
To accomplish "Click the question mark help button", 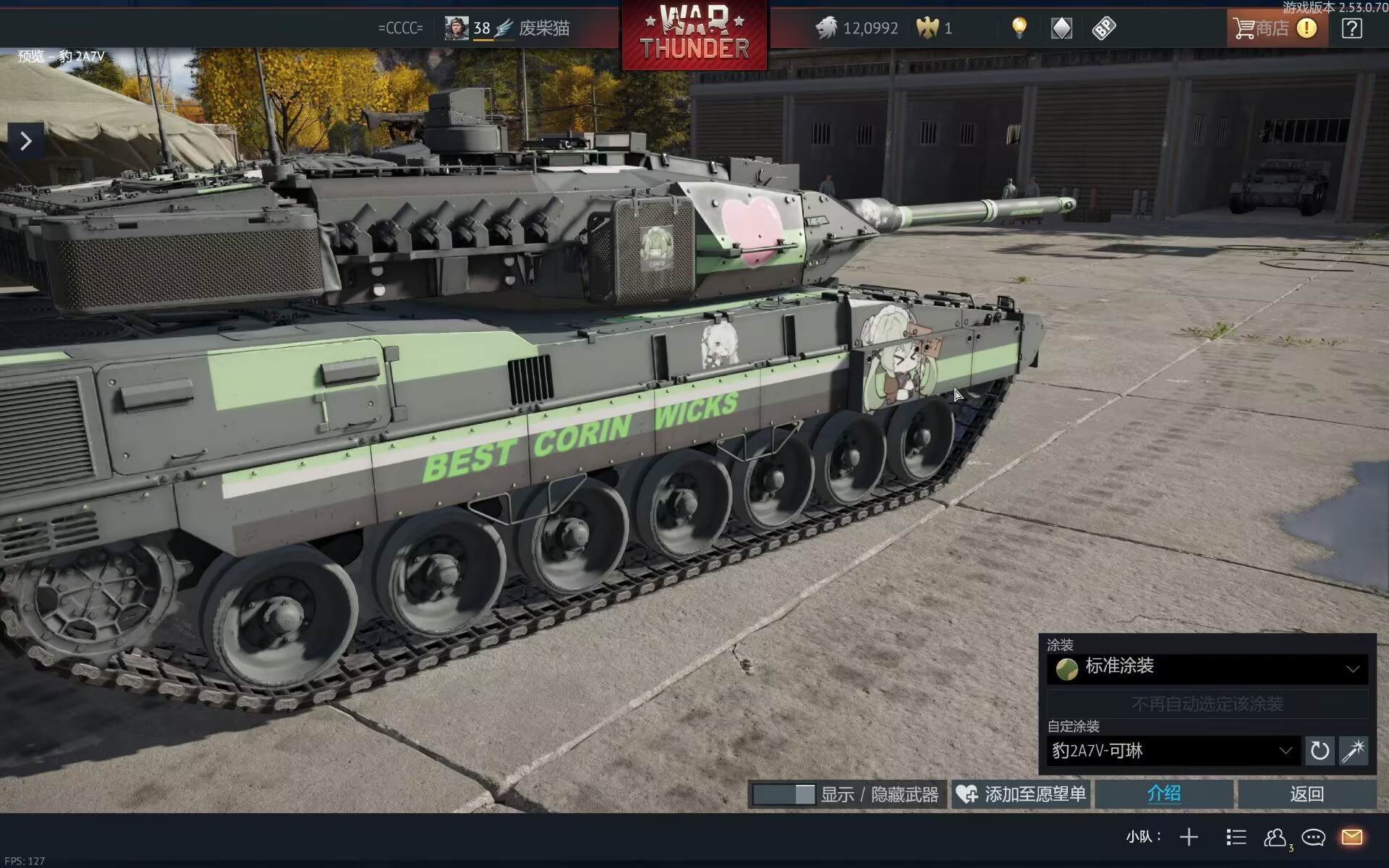I will pyautogui.click(x=1351, y=28).
